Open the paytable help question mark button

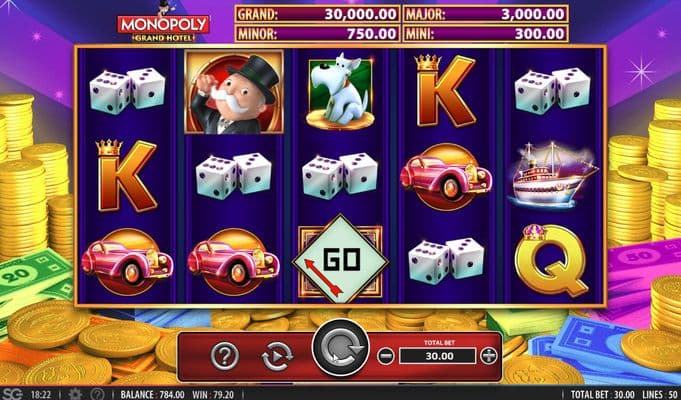click(x=226, y=355)
